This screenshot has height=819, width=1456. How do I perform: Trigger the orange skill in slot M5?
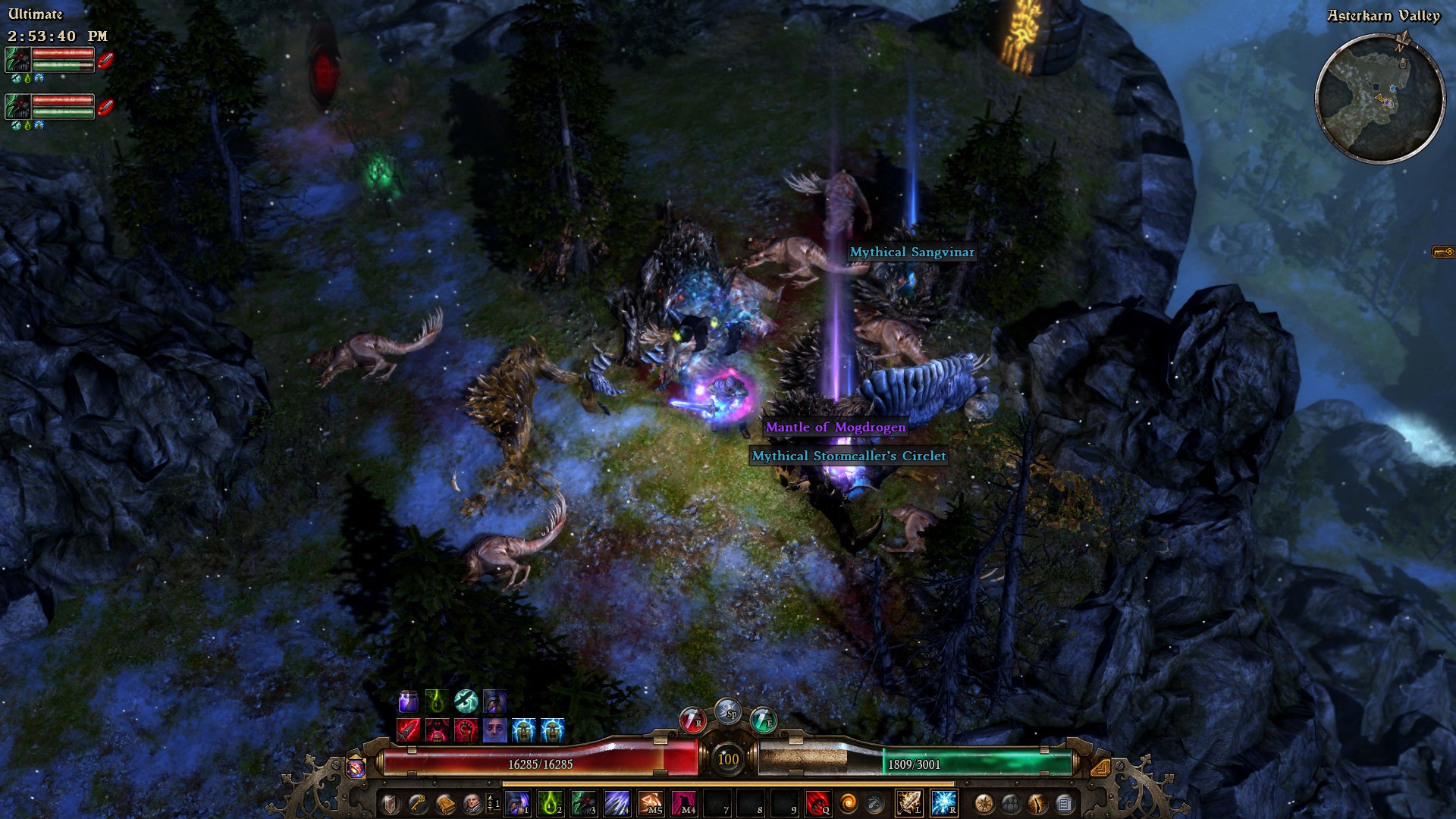pos(651,803)
